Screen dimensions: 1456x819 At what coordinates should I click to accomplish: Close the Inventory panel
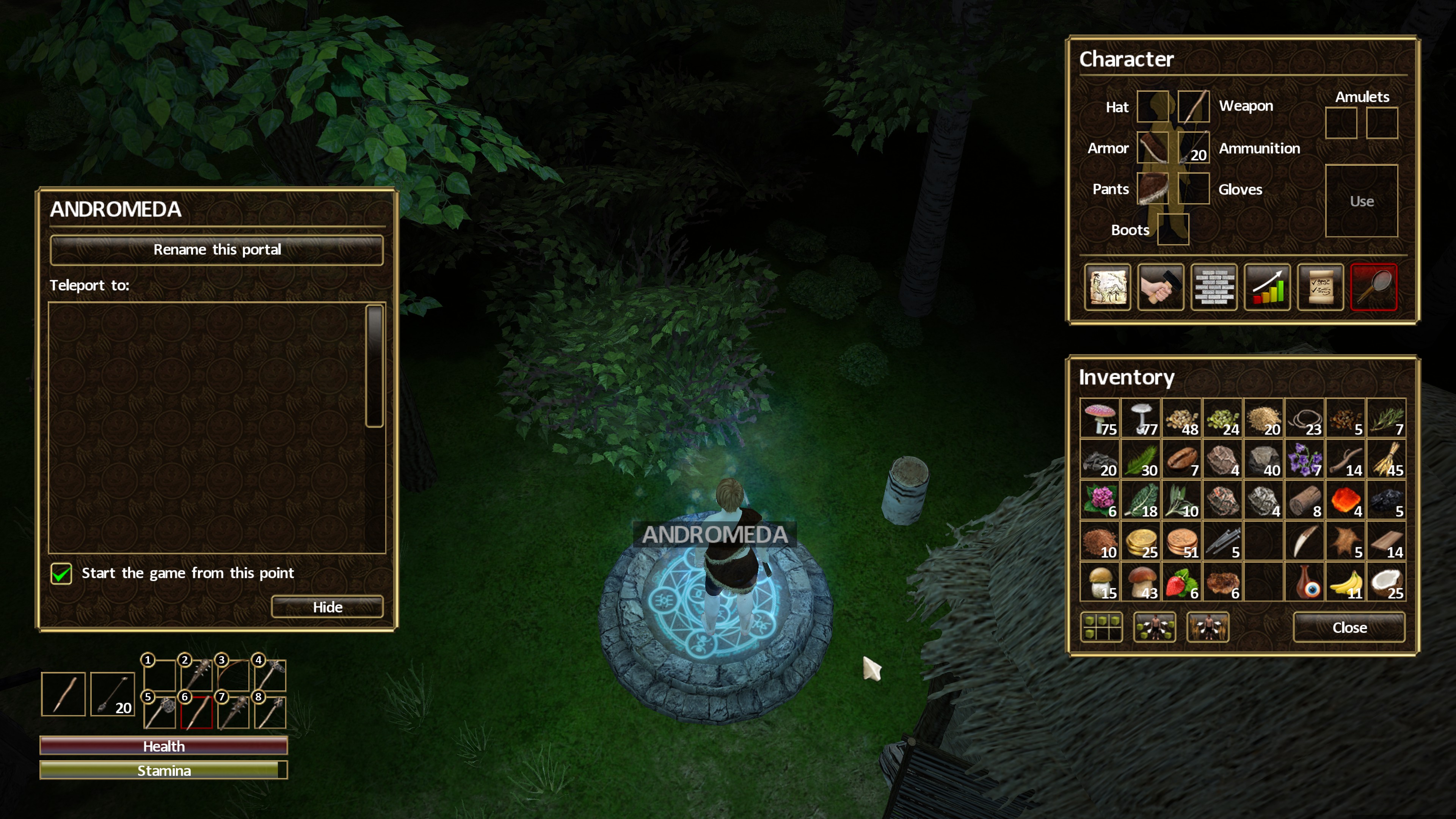tap(1349, 628)
